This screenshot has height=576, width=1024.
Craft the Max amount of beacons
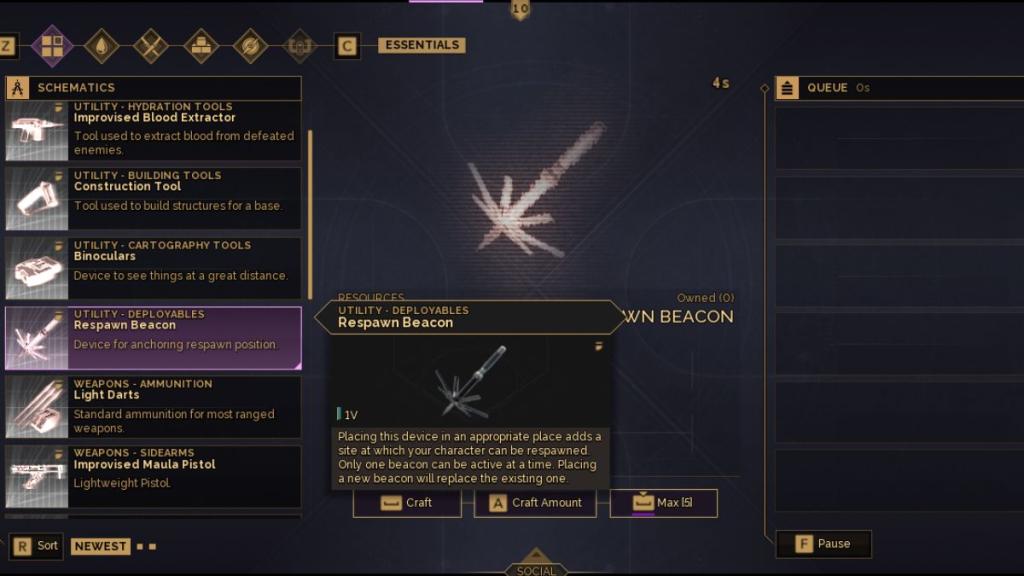pyautogui.click(x=664, y=503)
